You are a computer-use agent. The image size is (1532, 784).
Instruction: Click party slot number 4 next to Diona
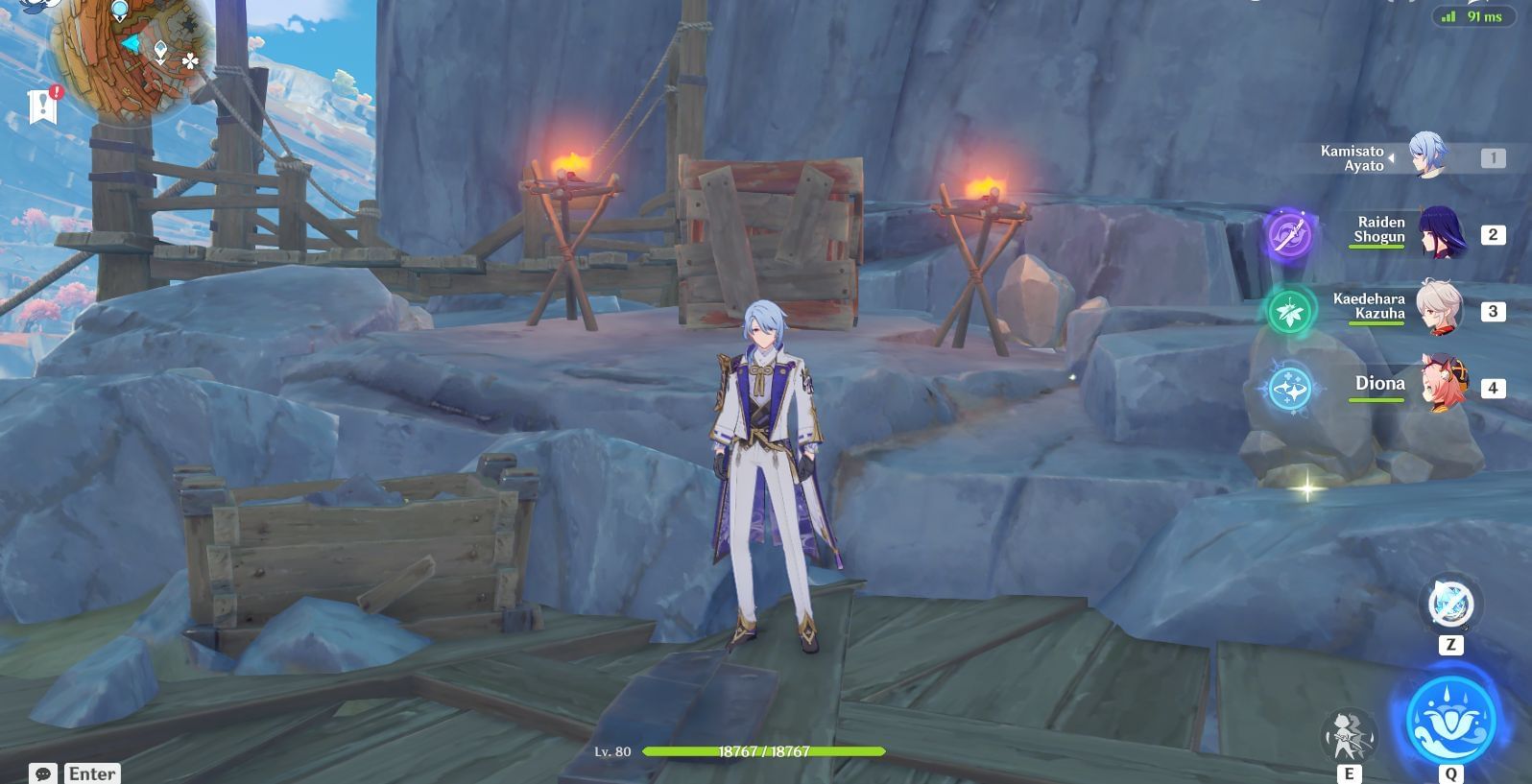(x=1494, y=388)
